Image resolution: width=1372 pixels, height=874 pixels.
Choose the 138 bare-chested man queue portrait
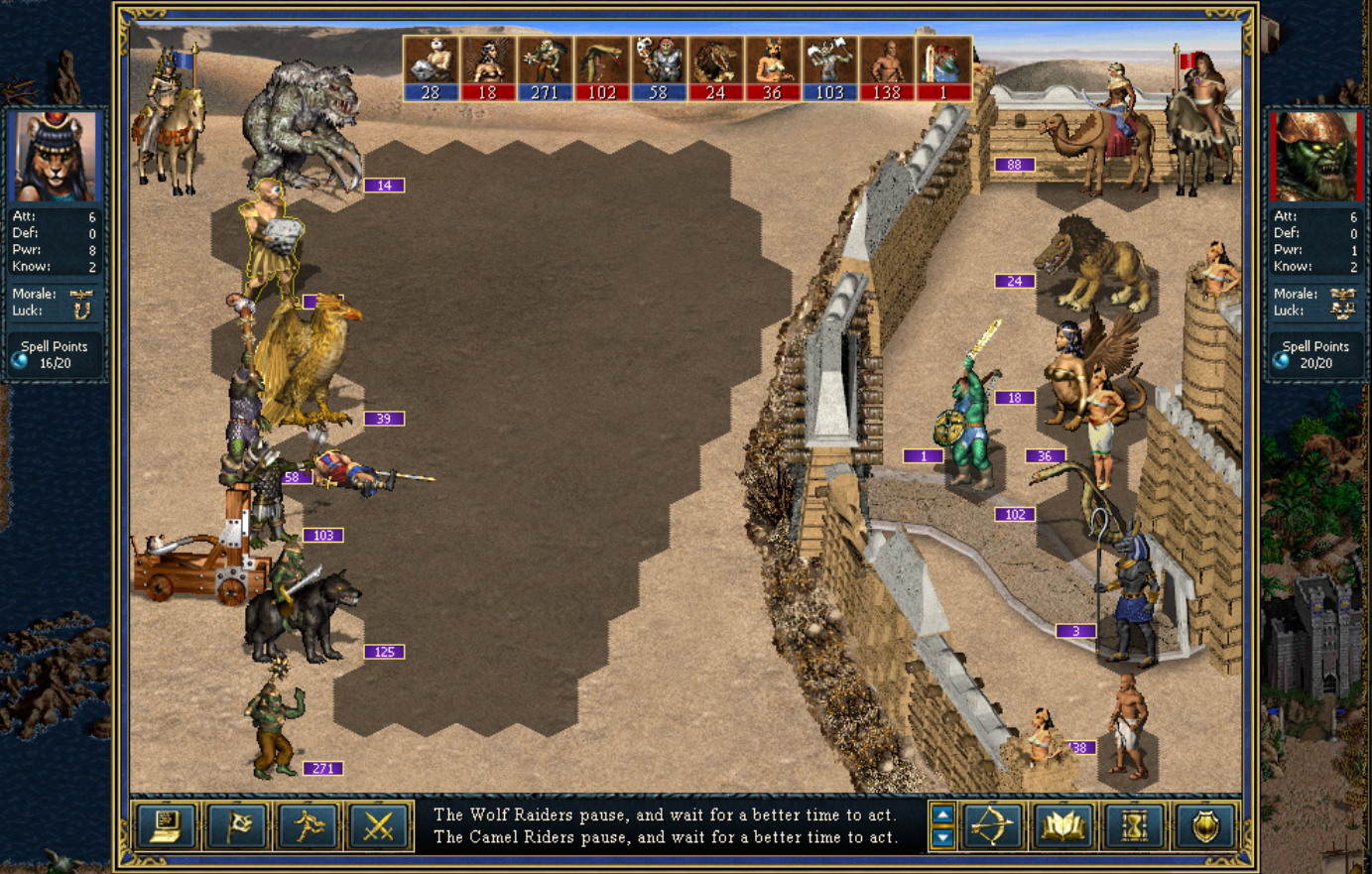coord(887,68)
